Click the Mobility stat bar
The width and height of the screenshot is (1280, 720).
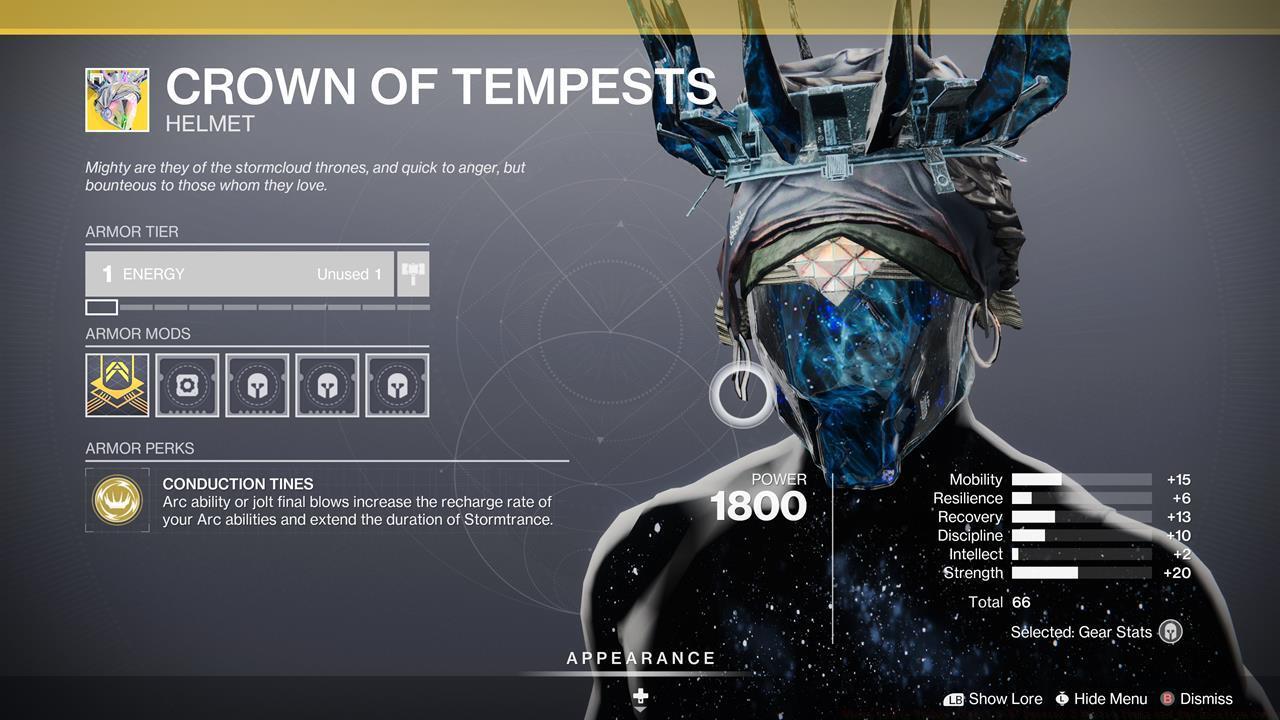pyautogui.click(x=1080, y=479)
